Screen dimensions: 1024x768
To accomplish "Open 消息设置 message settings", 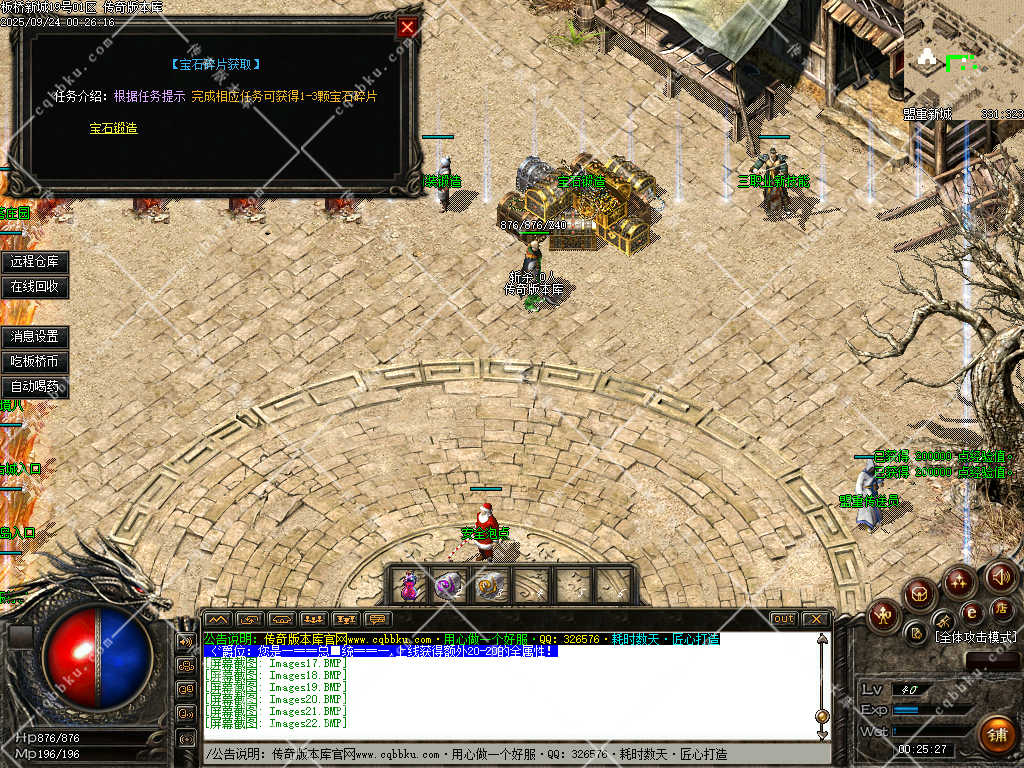I will (x=35, y=337).
